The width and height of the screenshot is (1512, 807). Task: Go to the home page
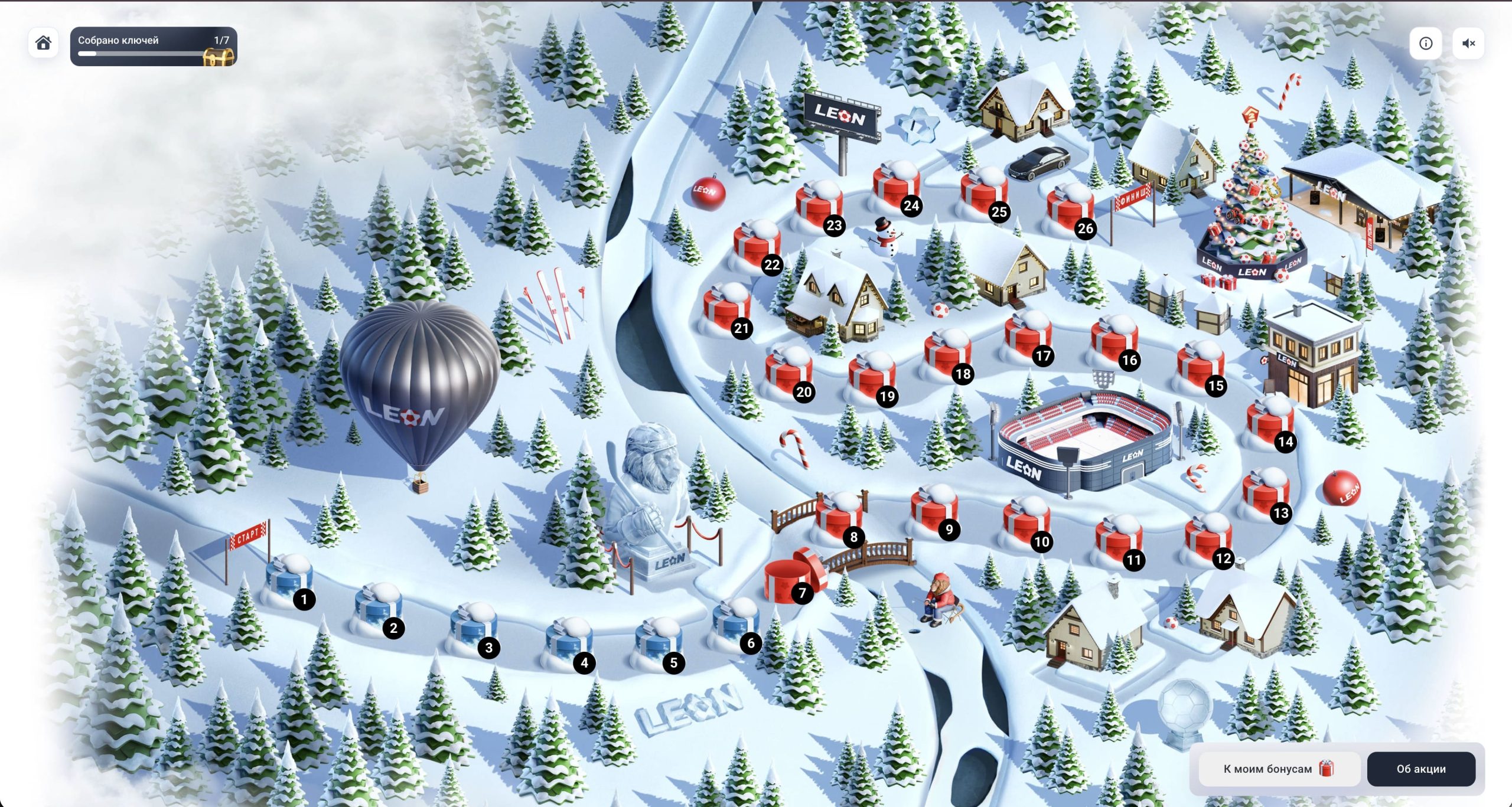(x=43, y=43)
